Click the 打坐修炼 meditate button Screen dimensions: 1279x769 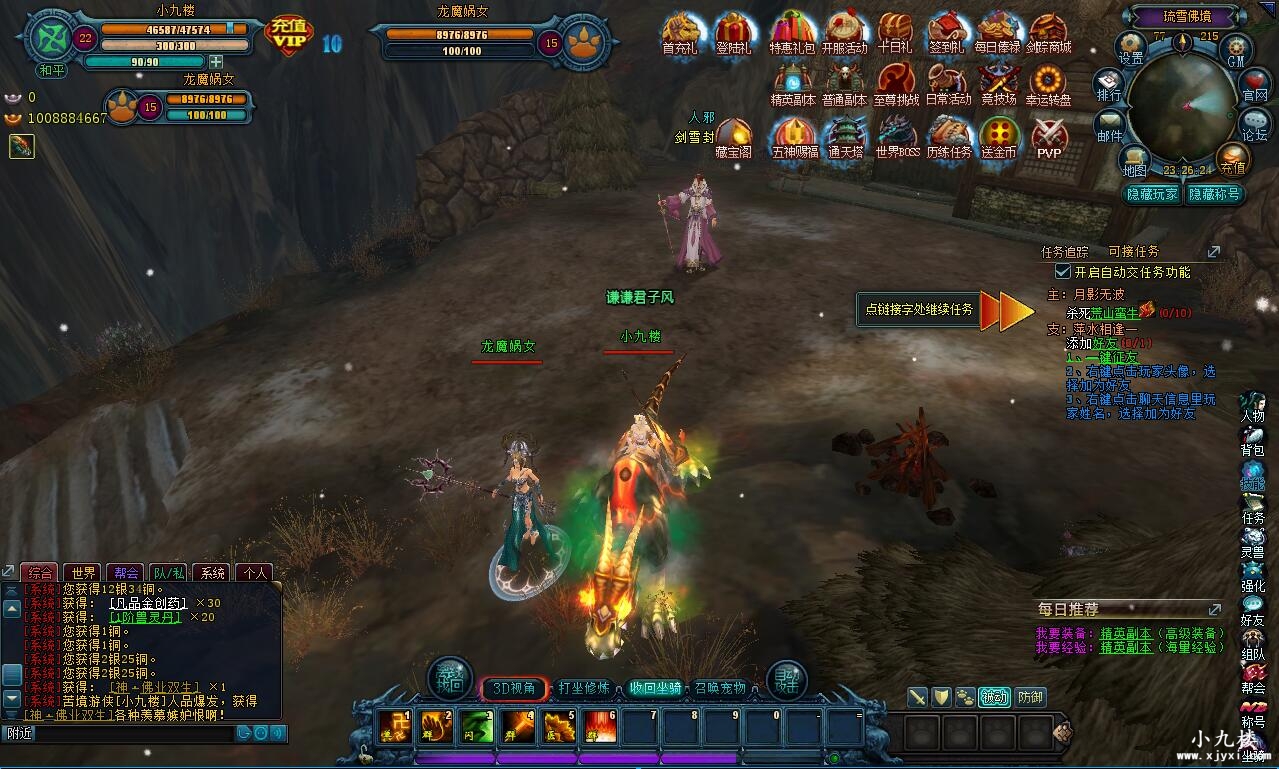tap(583, 688)
